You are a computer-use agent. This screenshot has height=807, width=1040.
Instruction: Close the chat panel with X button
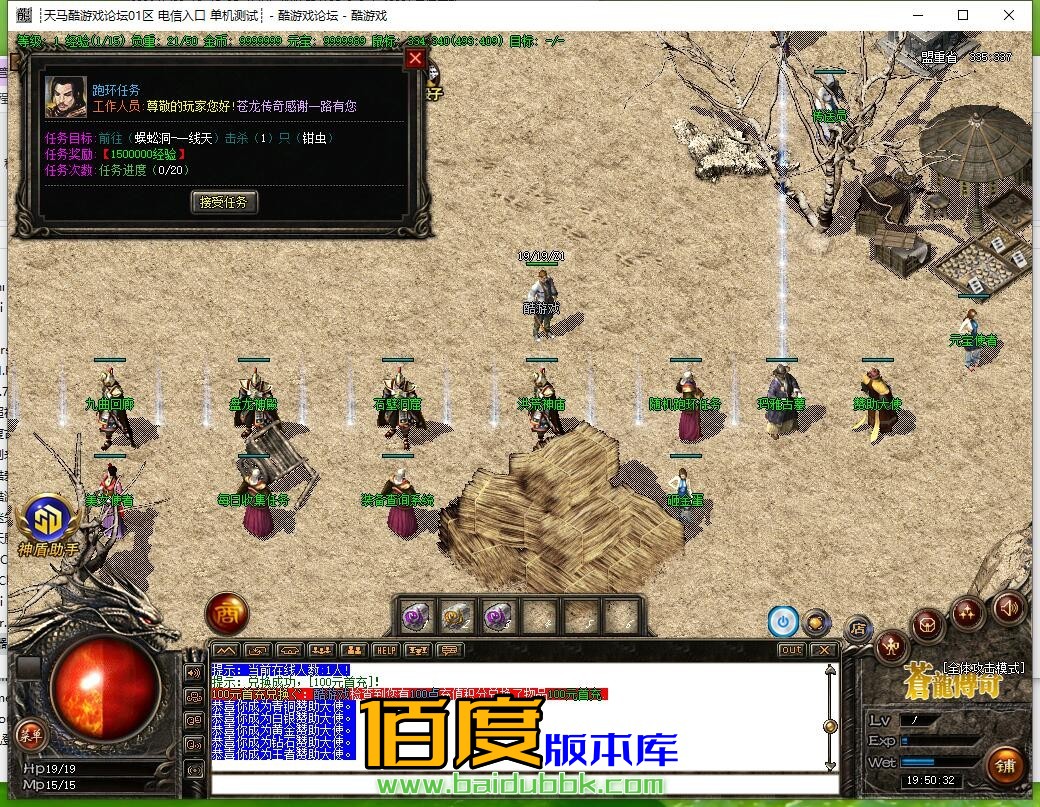[823, 650]
